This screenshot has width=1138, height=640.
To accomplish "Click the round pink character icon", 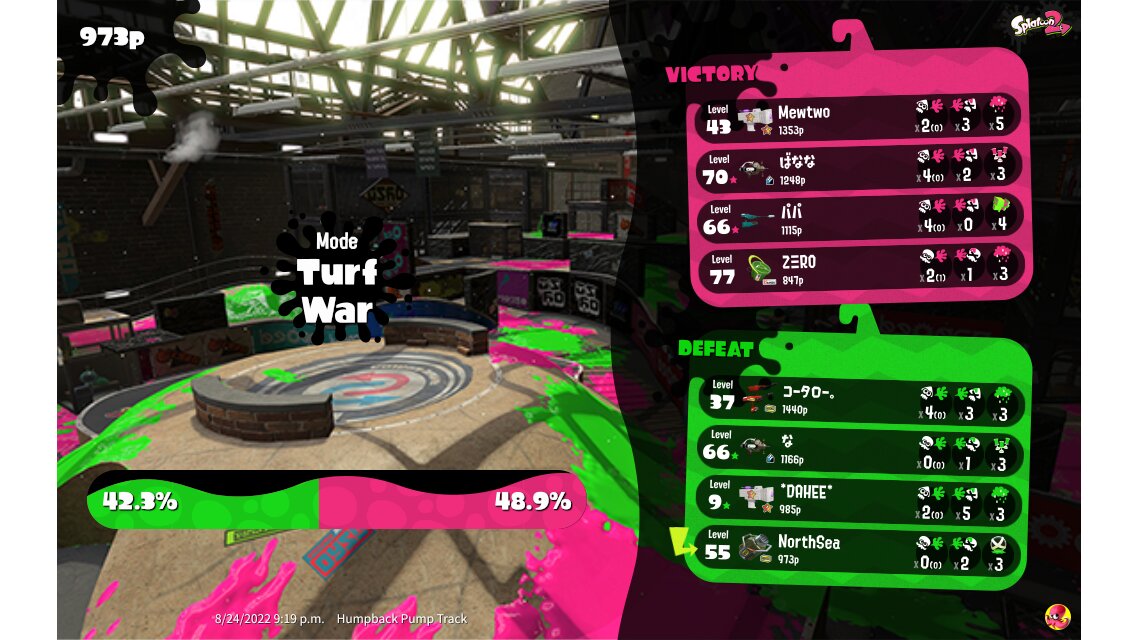I will pyautogui.click(x=1057, y=615).
